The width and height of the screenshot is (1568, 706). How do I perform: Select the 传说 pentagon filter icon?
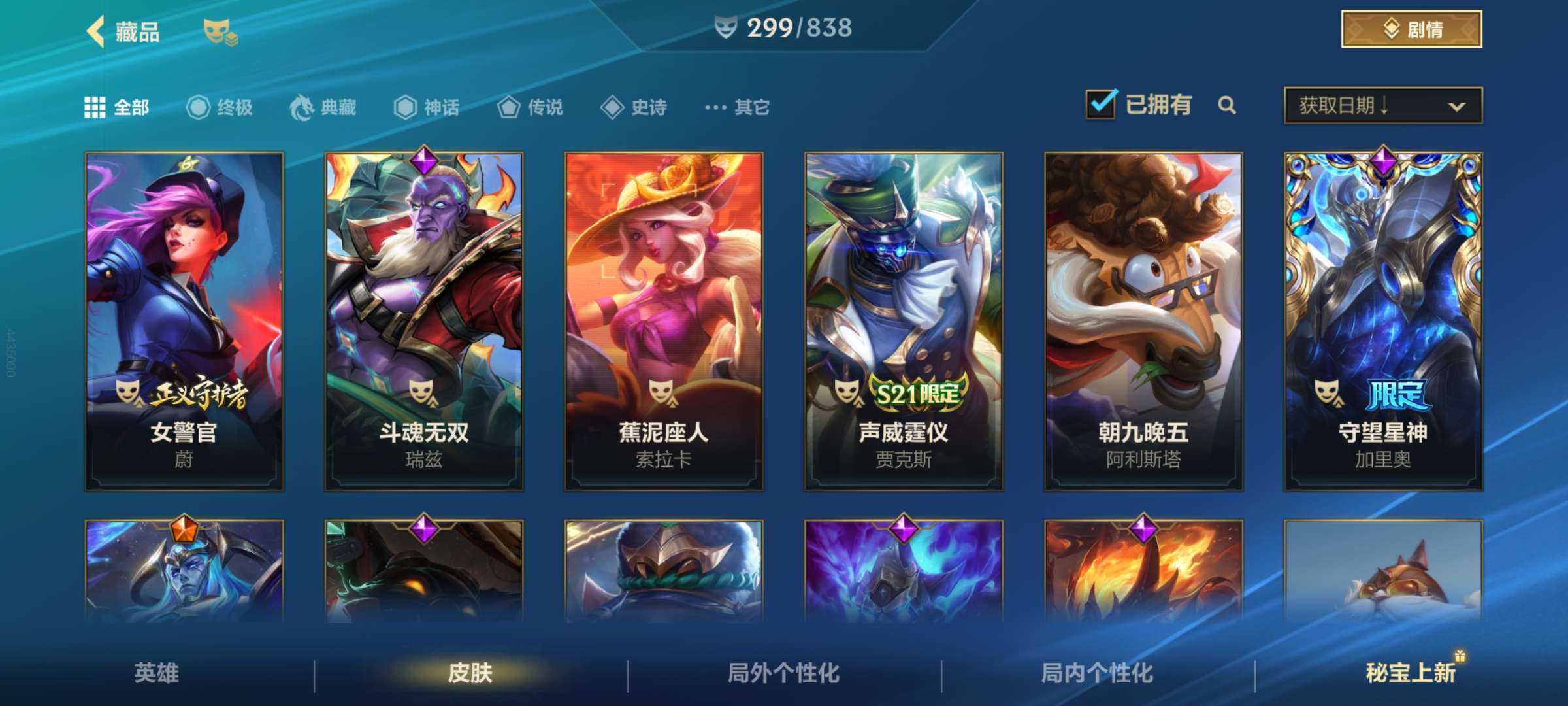(508, 108)
